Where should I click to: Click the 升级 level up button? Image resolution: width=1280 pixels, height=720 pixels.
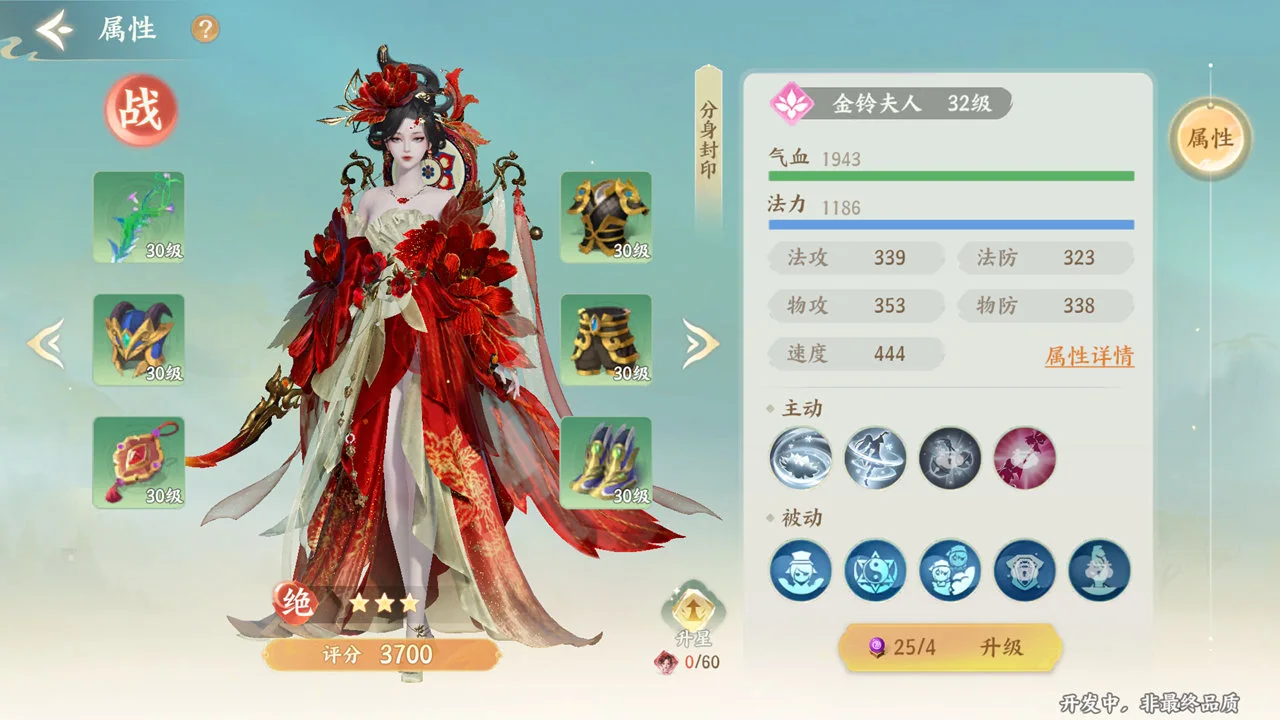point(950,647)
